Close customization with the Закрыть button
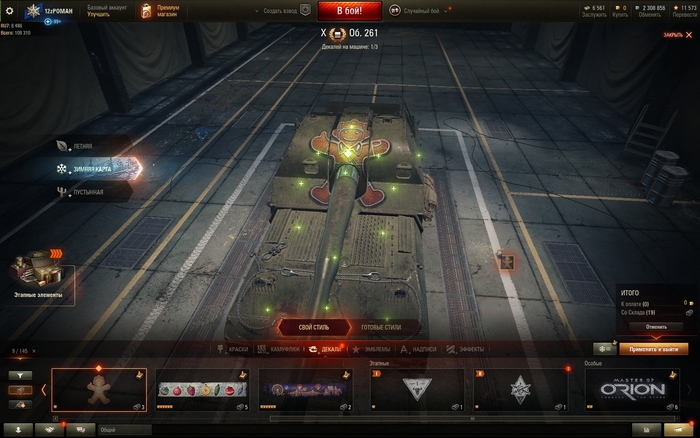 point(675,35)
